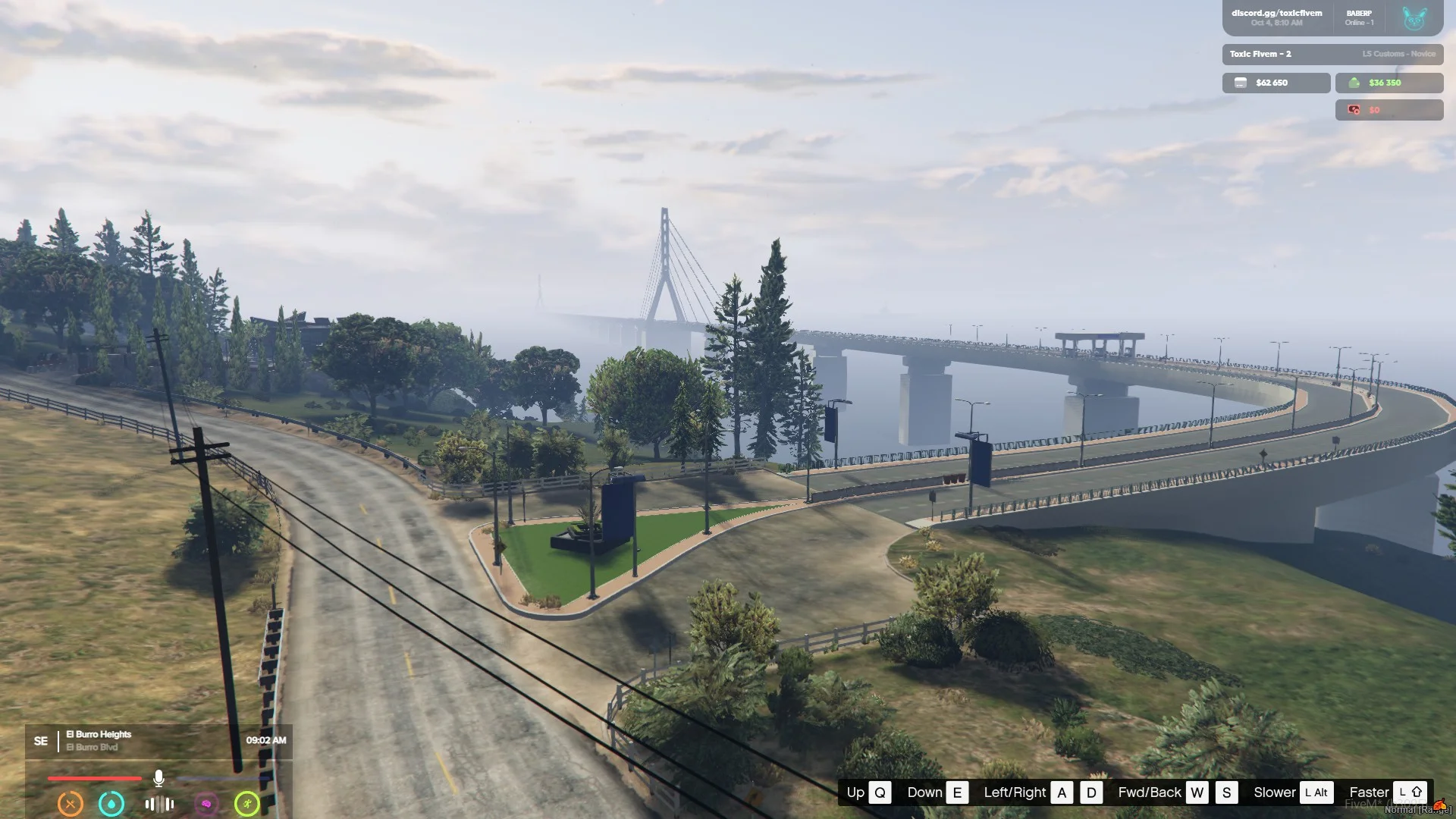Select the red dirty money icon
Viewport: 1456px width, 819px height.
[1354, 110]
